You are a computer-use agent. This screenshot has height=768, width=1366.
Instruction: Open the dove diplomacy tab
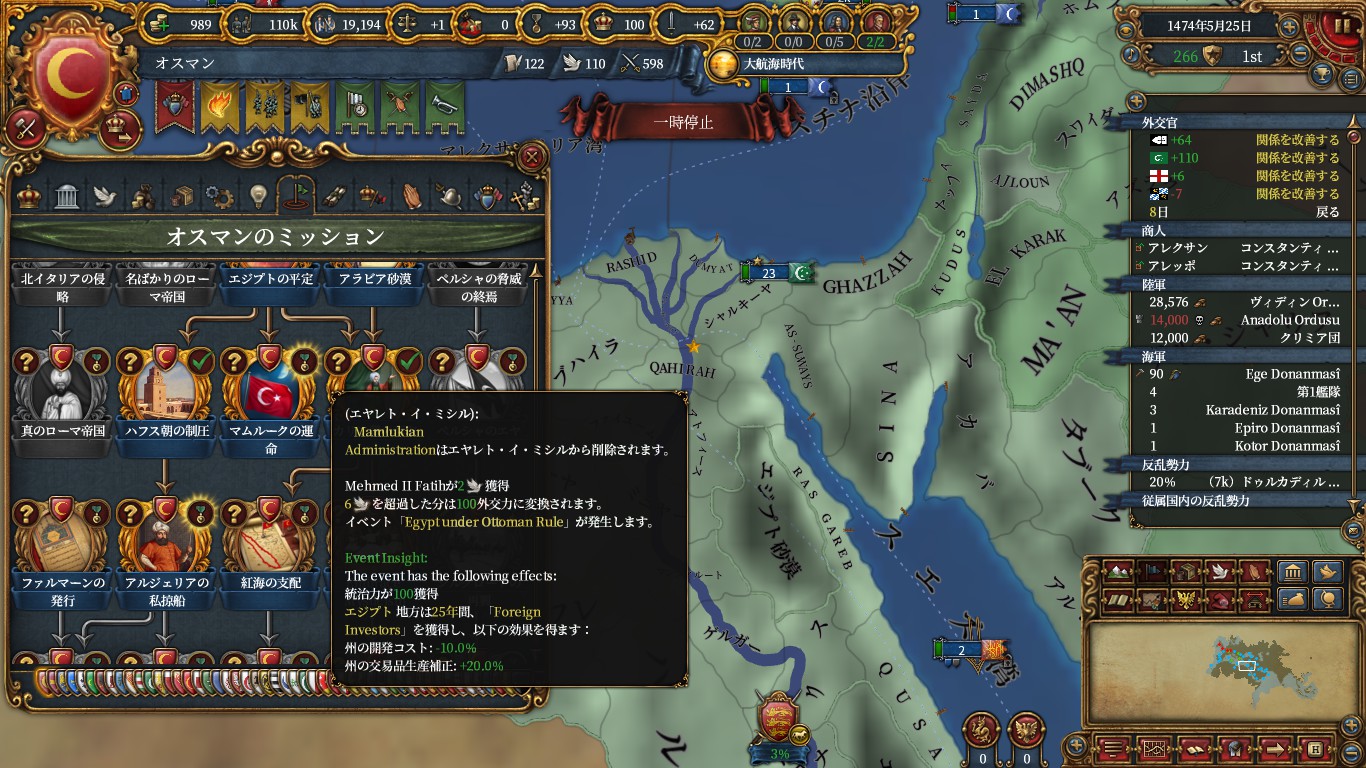tap(105, 196)
